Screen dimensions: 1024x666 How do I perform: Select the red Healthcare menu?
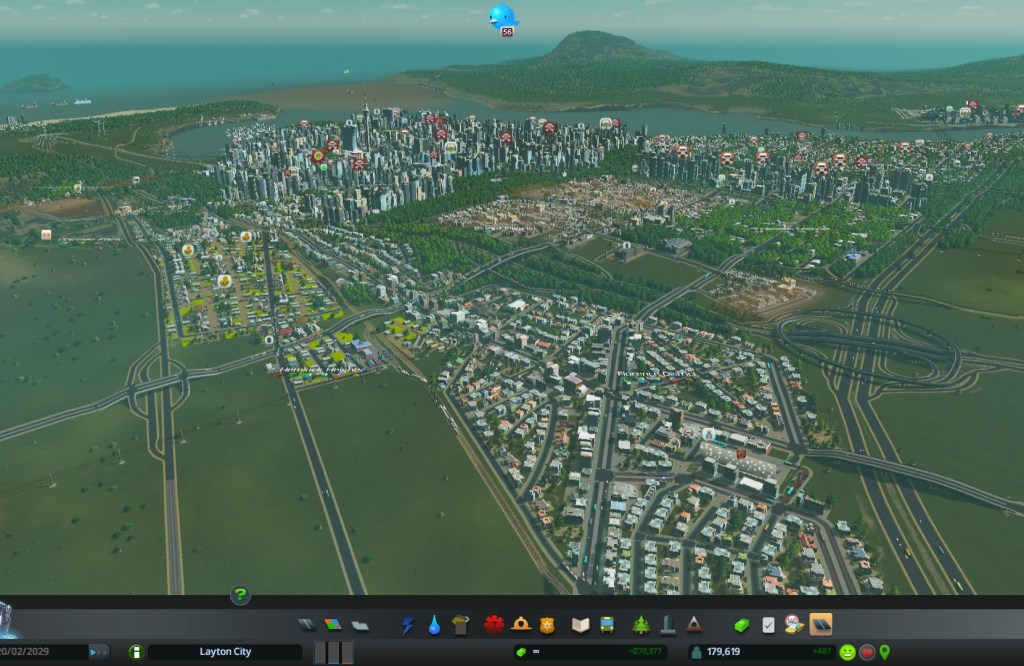[x=494, y=625]
